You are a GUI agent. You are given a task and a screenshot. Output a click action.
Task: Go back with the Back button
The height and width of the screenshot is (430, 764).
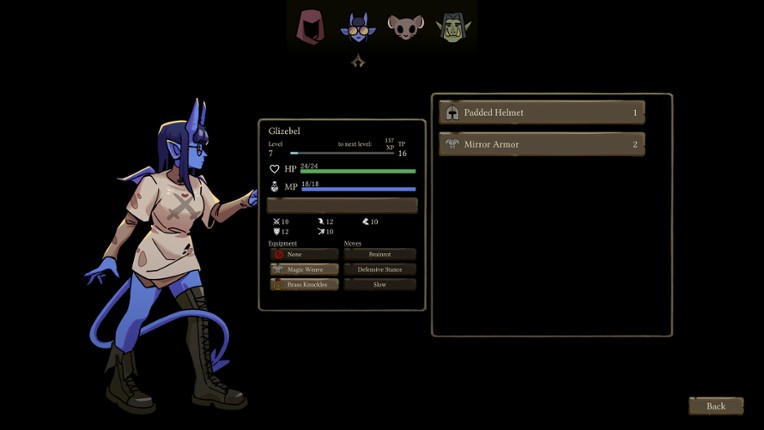coord(715,406)
